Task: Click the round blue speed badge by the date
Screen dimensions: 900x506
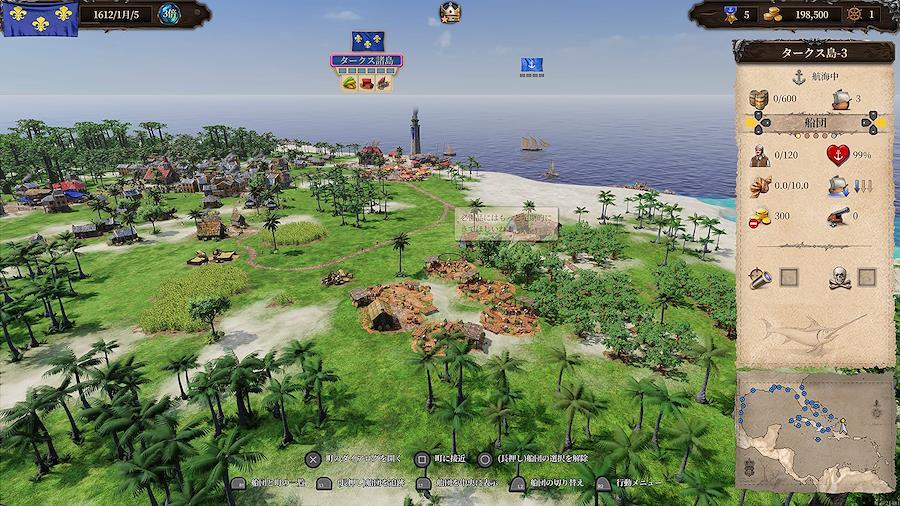Action: [x=171, y=15]
